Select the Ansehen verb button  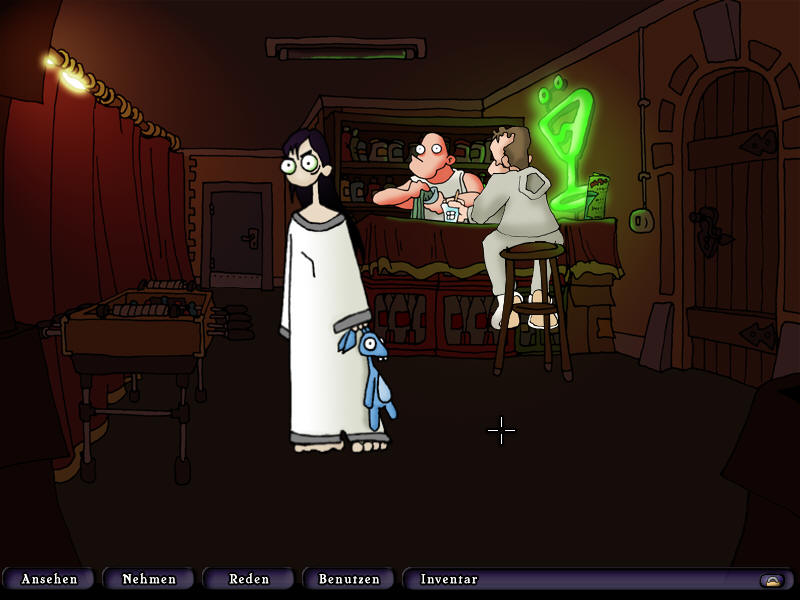pos(49,579)
